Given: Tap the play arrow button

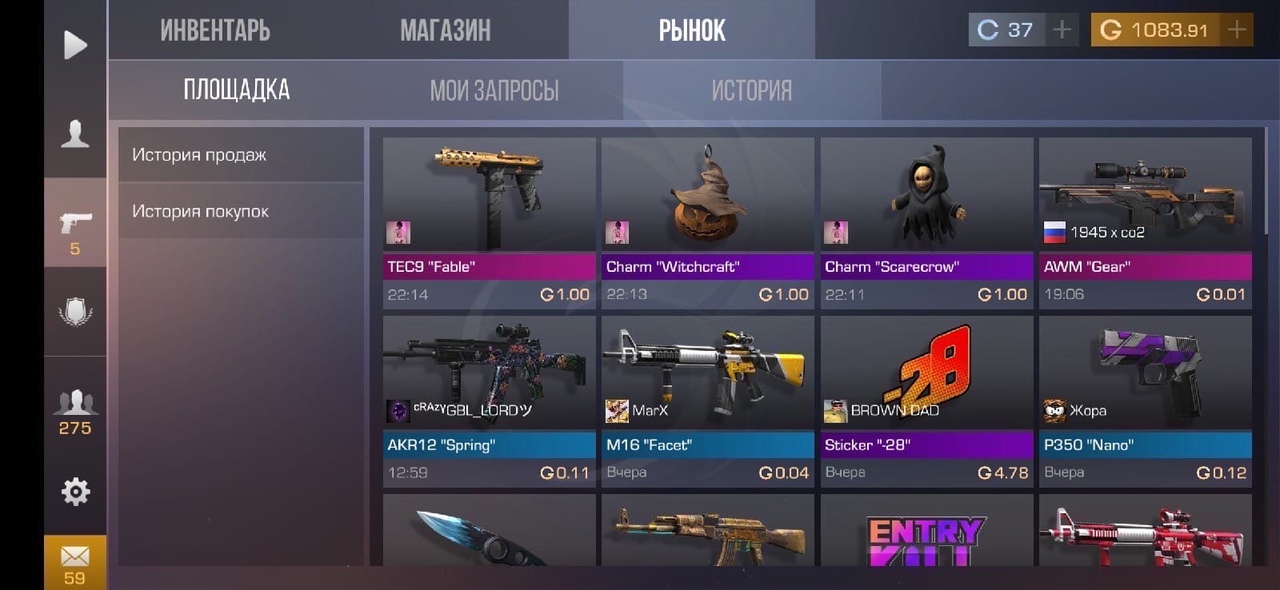Looking at the screenshot, I should [75, 45].
